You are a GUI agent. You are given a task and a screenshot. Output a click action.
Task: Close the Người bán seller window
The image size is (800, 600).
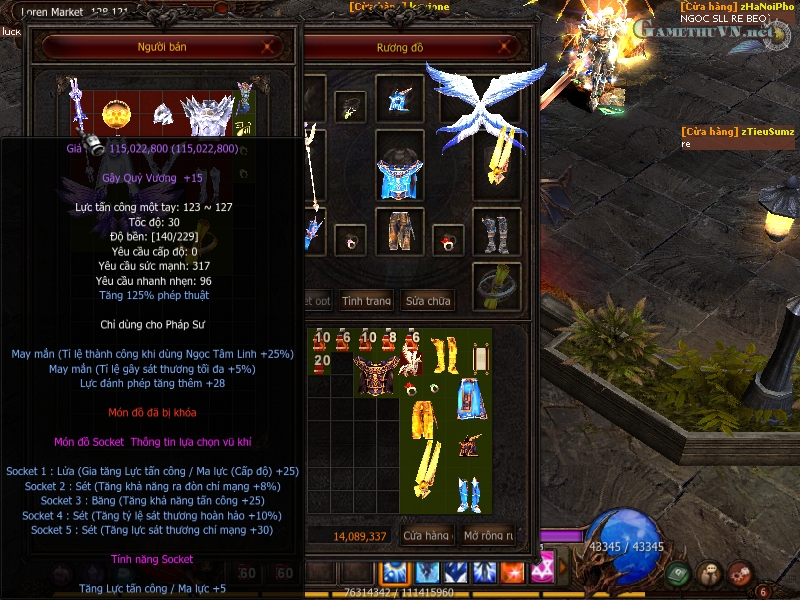point(267,47)
